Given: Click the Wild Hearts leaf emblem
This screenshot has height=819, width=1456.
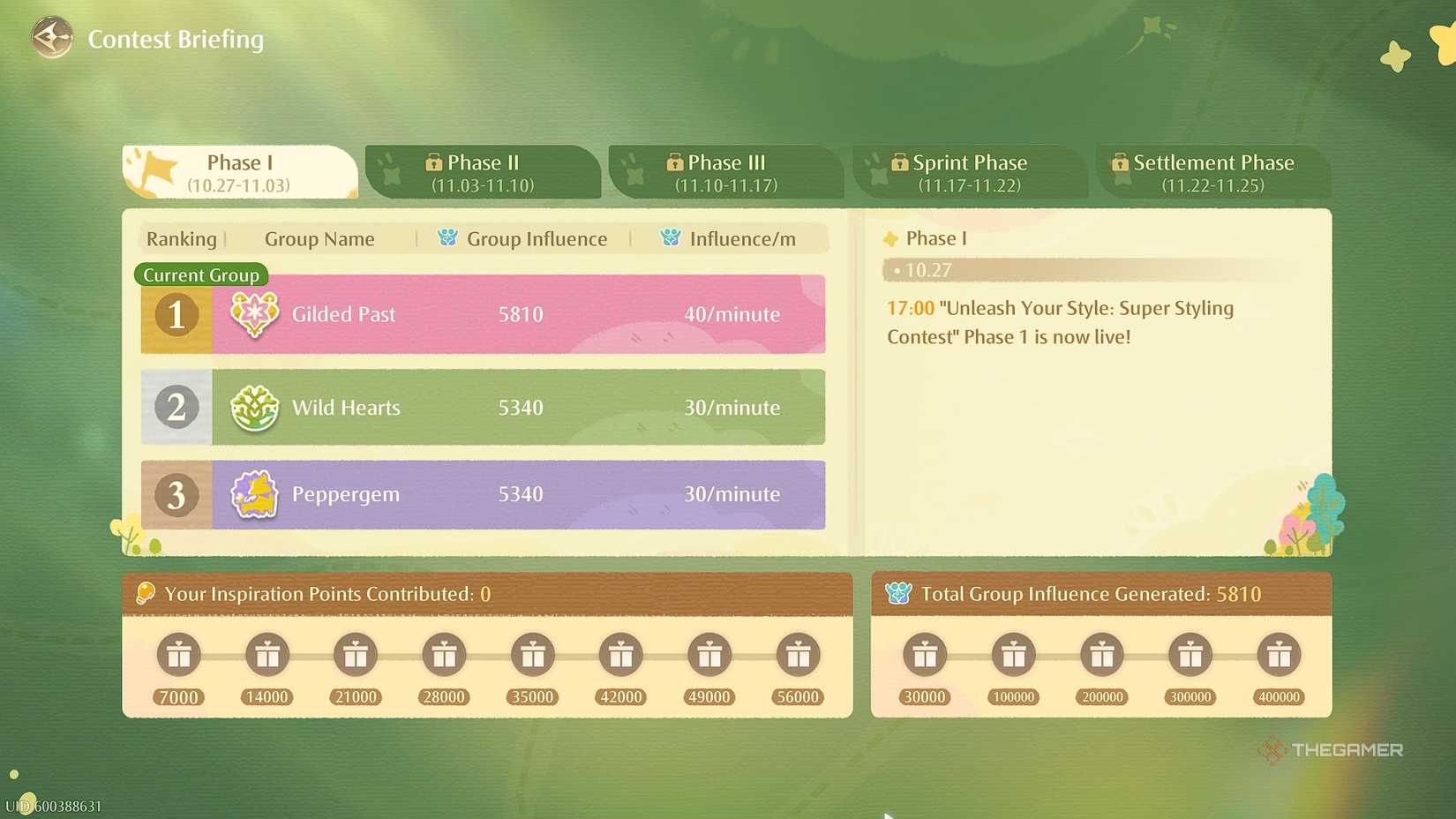Looking at the screenshot, I should [x=254, y=407].
